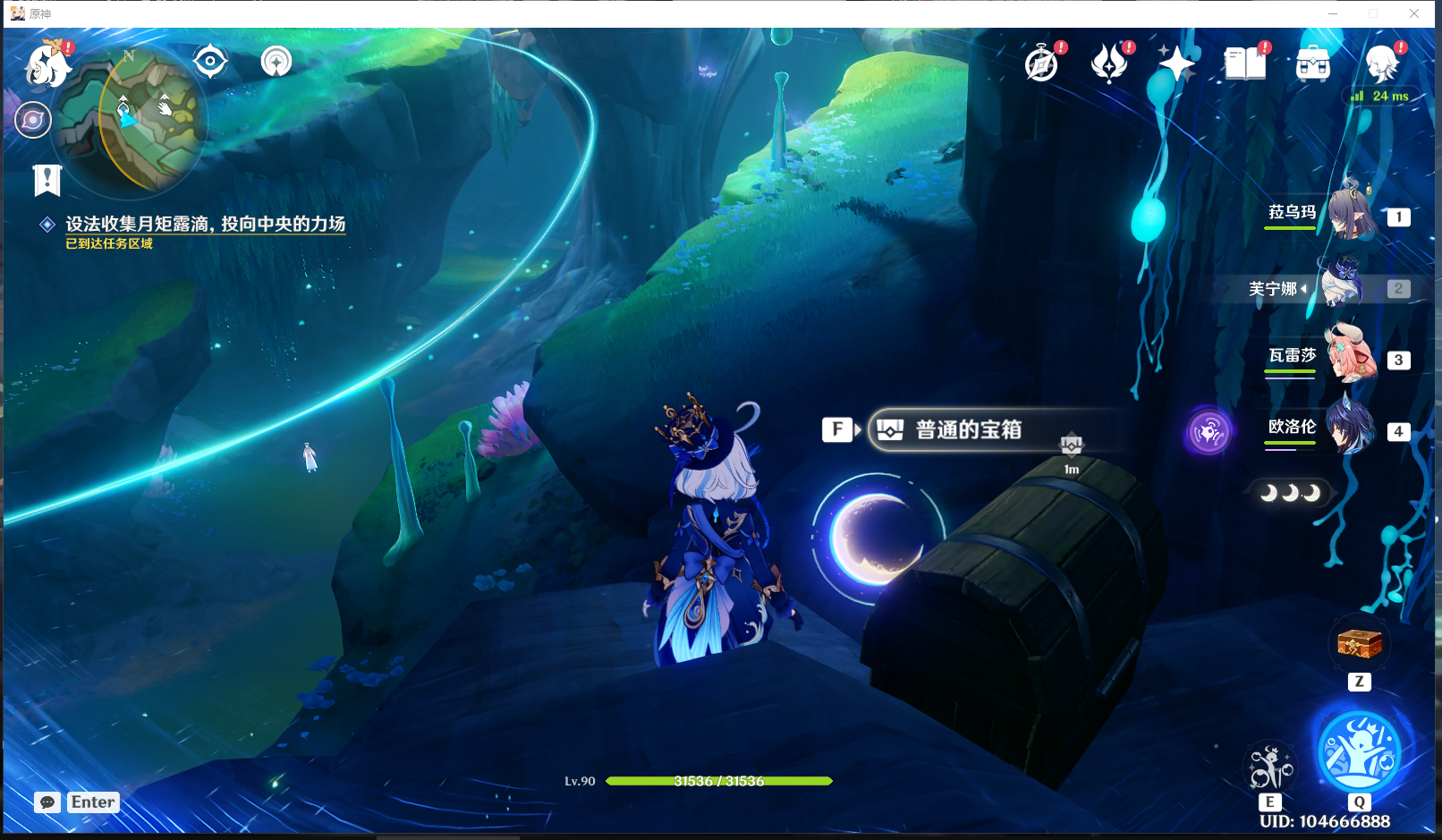Open the quest navigation eye icon
Viewport: 1442px width, 840px height.
pos(210,62)
